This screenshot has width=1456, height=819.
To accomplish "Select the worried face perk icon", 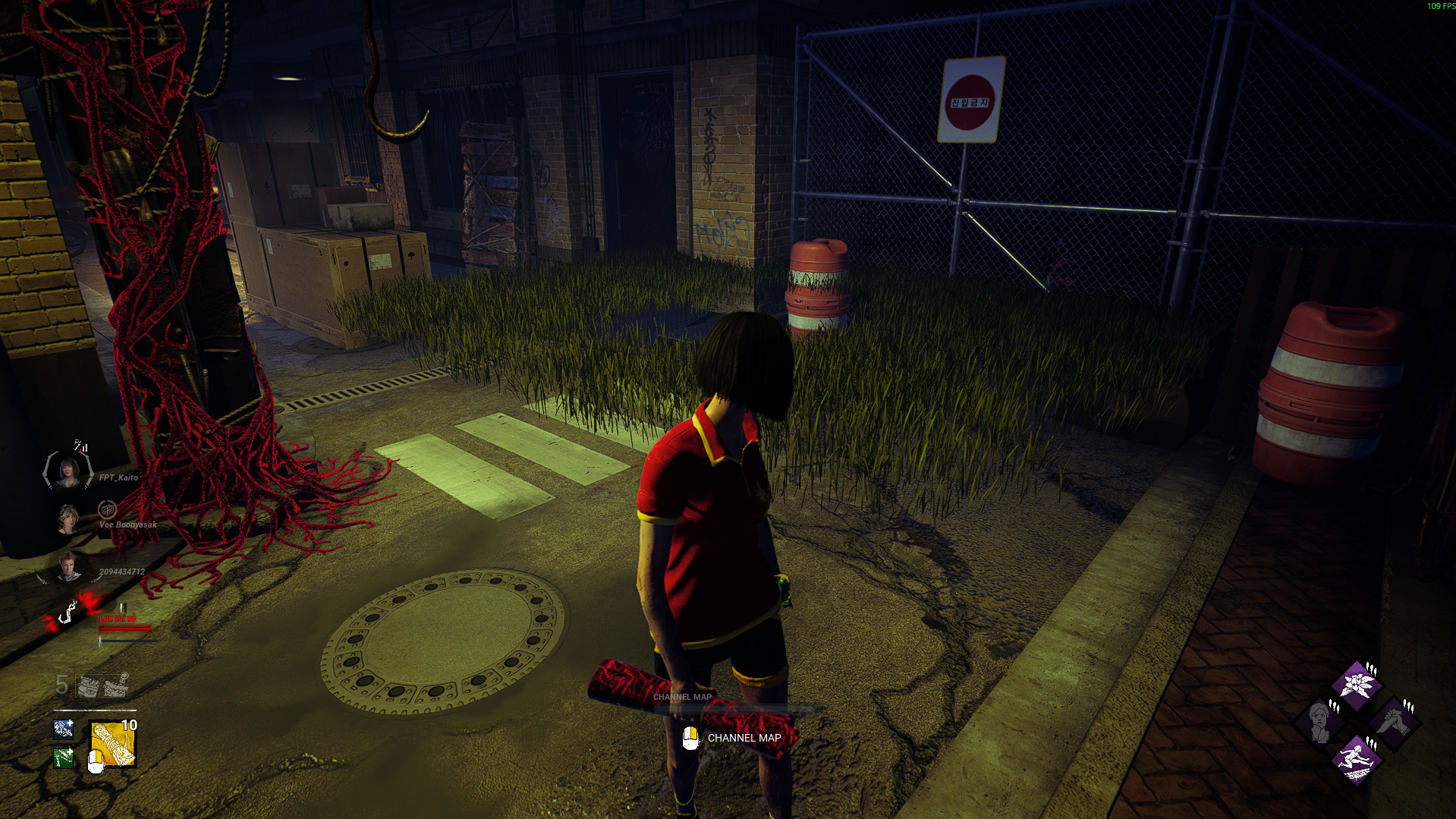I will click(x=1319, y=720).
